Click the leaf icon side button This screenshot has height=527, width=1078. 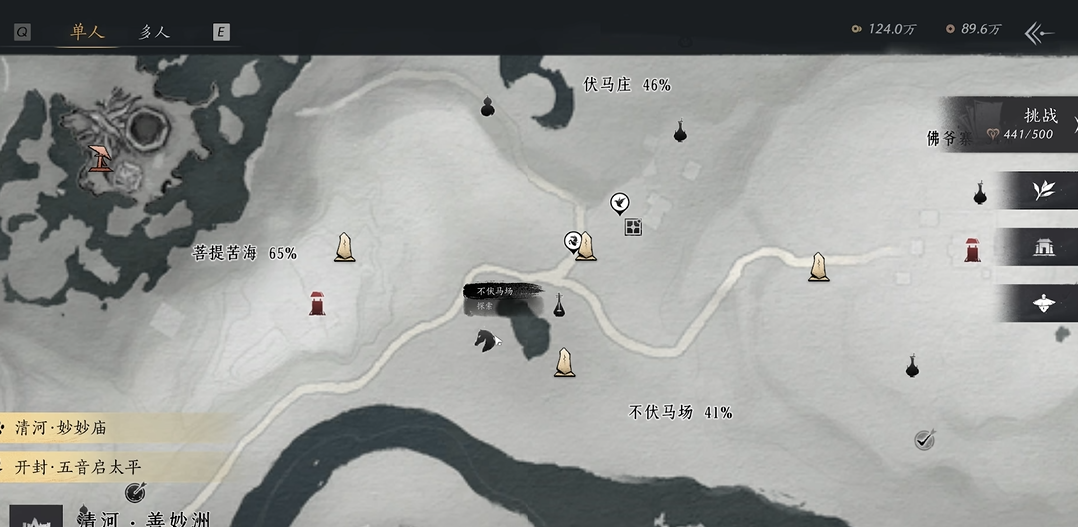(x=1043, y=190)
